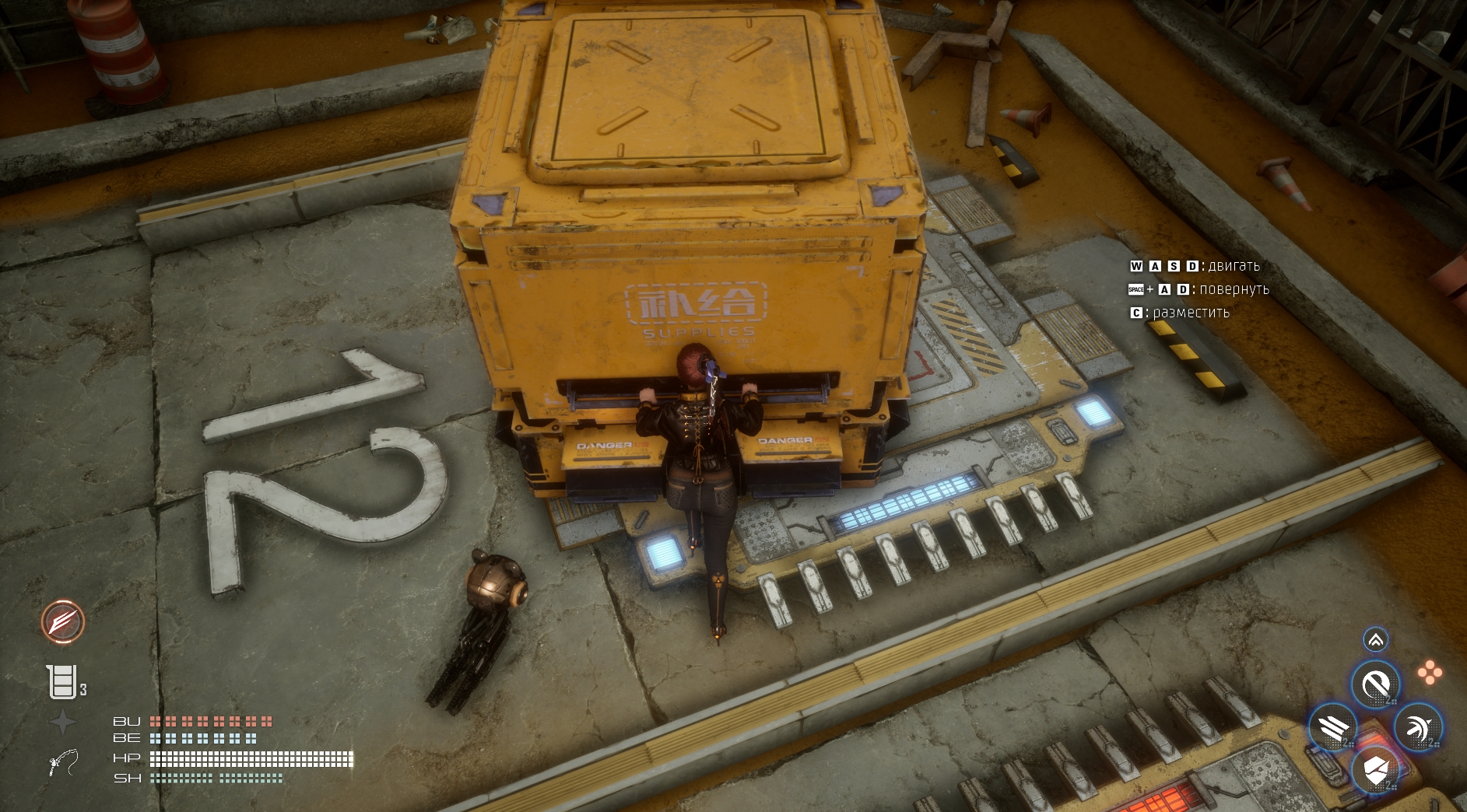Click the double-chevron up icon
Screen dimensions: 1467x812
(x=1375, y=640)
